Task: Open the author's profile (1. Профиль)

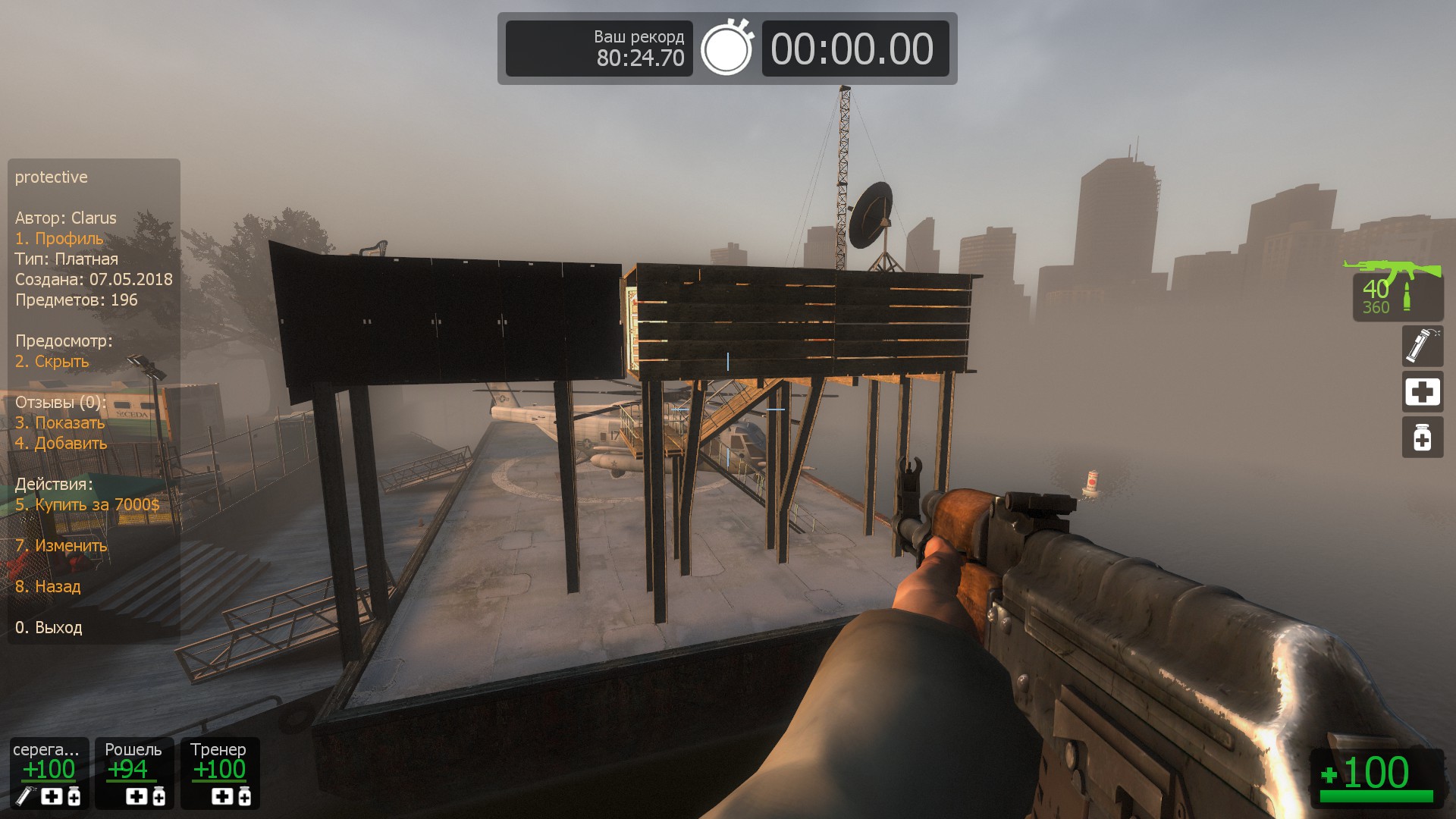Action: (59, 239)
